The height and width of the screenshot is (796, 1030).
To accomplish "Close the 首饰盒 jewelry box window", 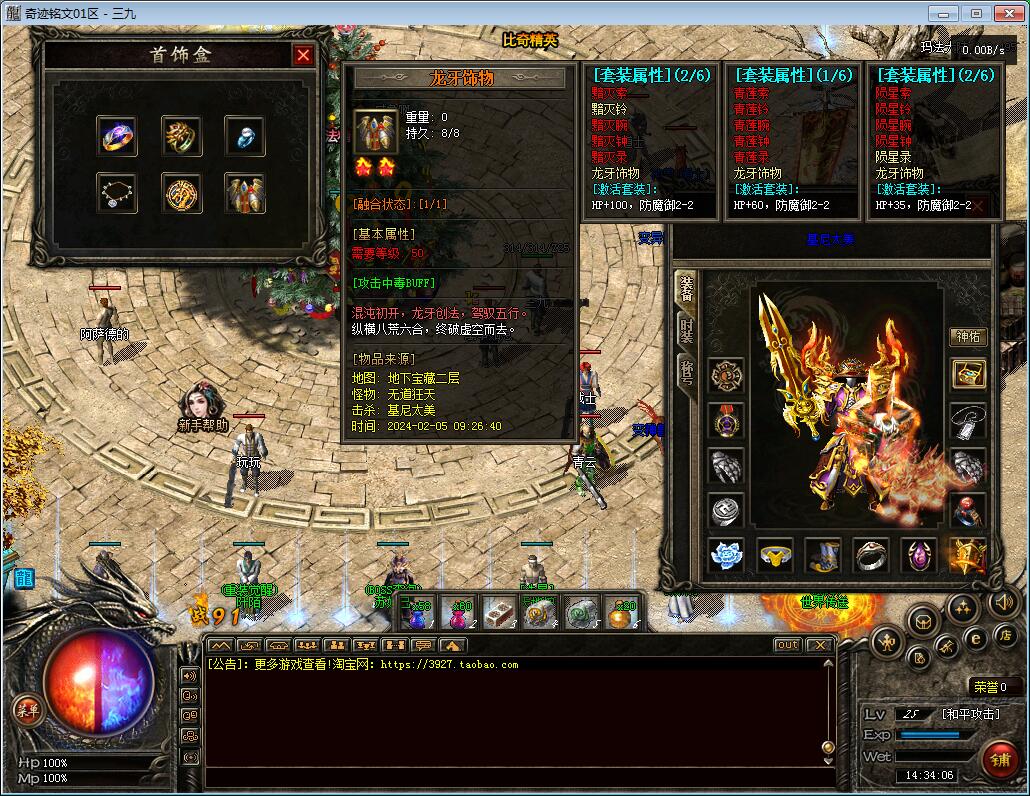I will pyautogui.click(x=303, y=56).
